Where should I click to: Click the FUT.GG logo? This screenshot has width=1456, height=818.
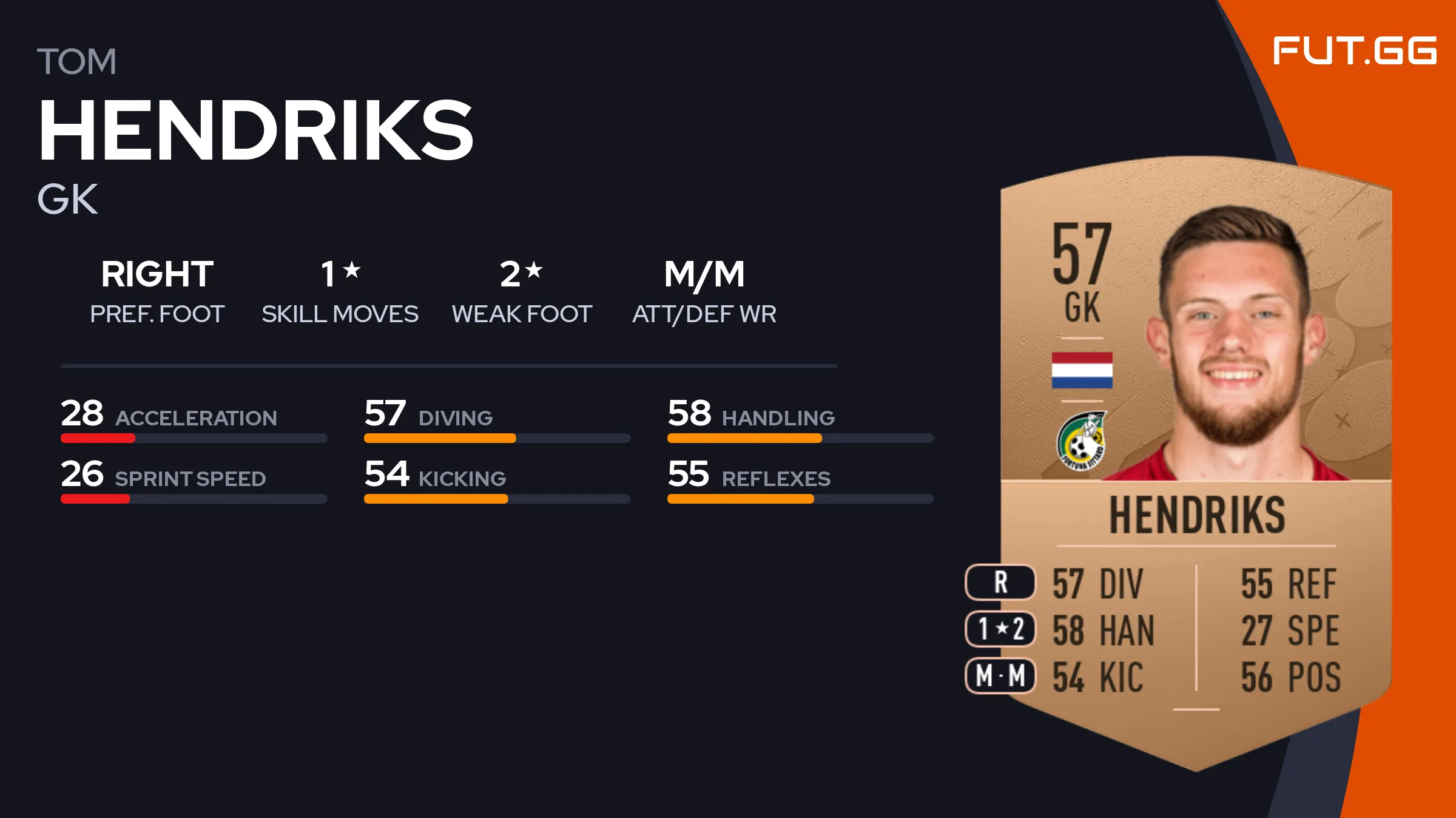1354,51
